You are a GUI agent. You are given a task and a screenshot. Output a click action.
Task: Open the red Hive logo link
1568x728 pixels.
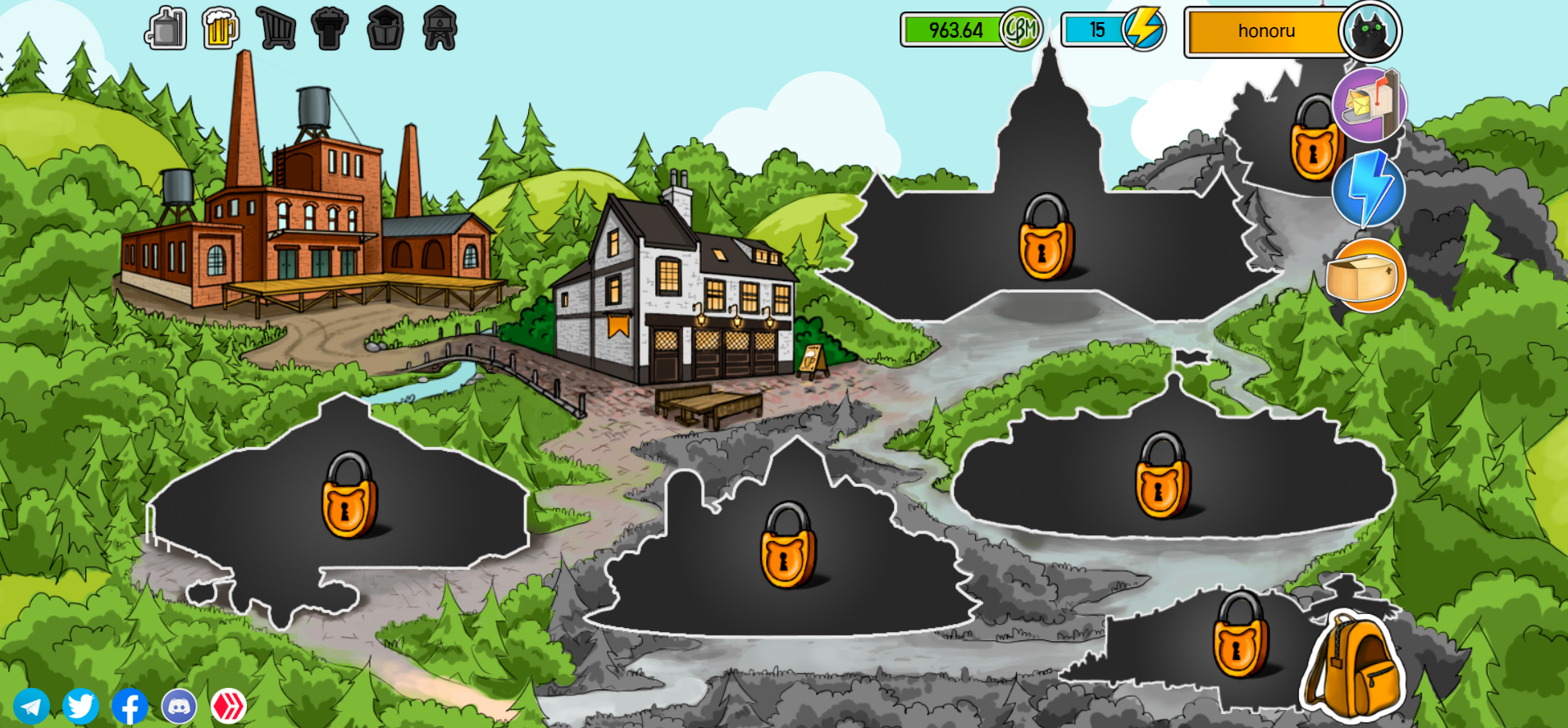click(x=229, y=706)
